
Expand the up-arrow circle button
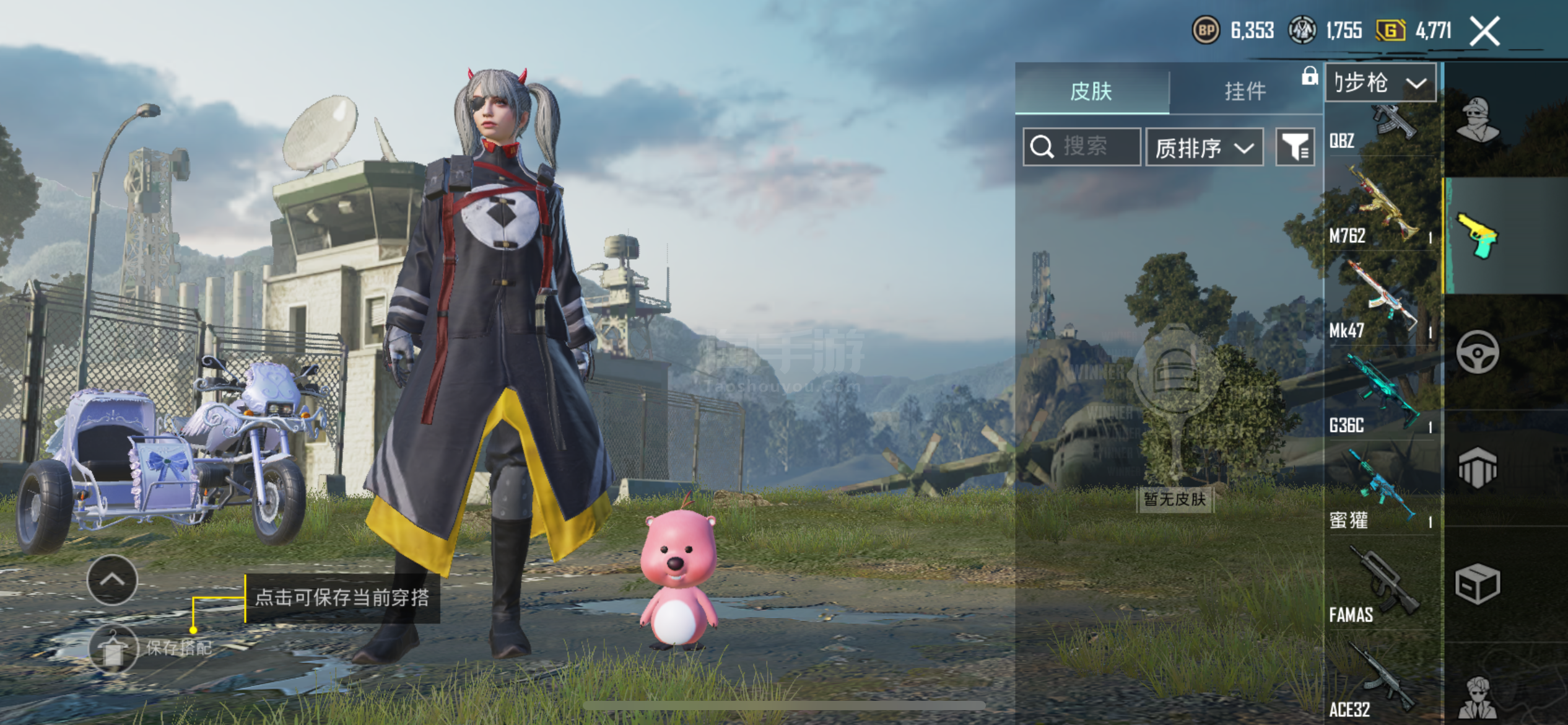click(112, 580)
